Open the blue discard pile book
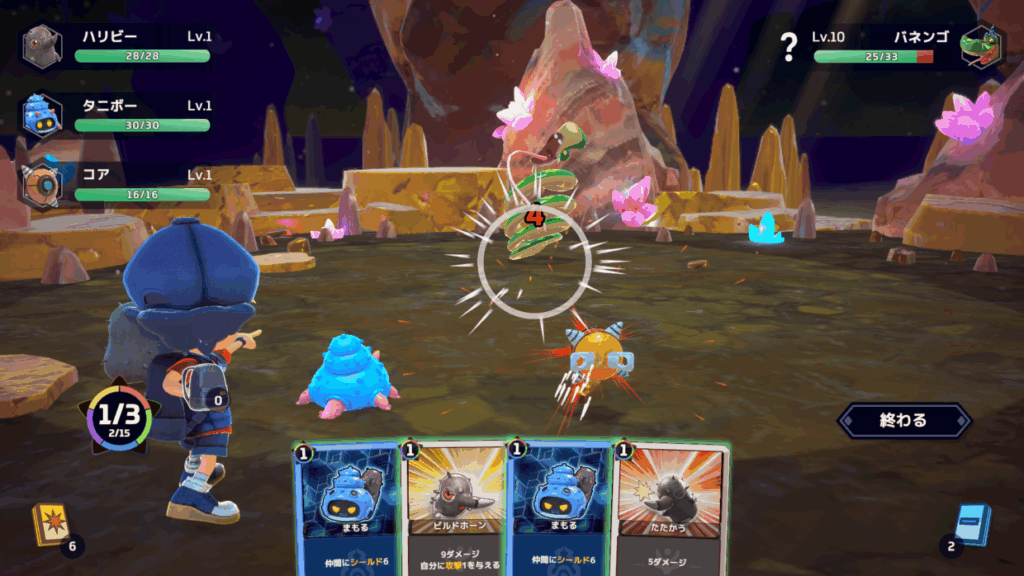 pos(970,524)
